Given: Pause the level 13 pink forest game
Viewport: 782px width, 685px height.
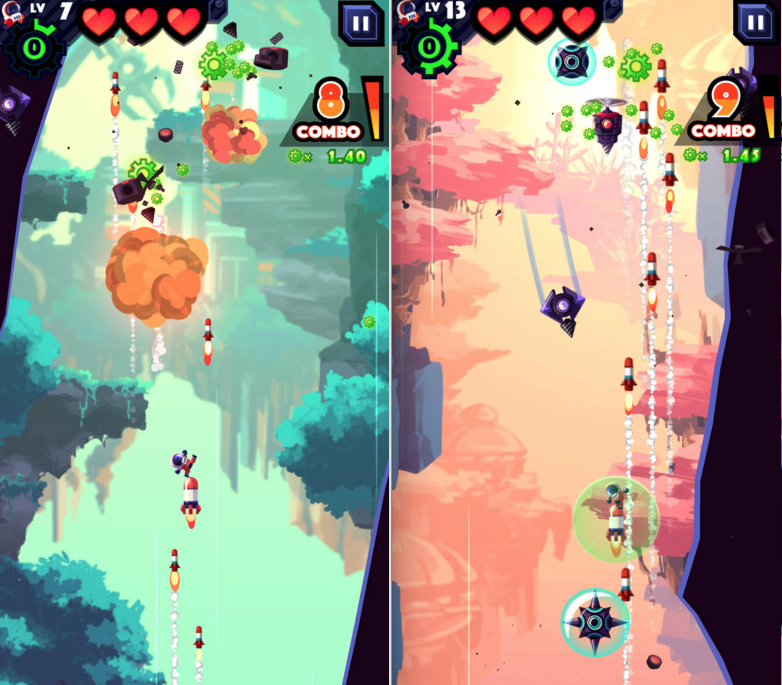Looking at the screenshot, I should (755, 22).
